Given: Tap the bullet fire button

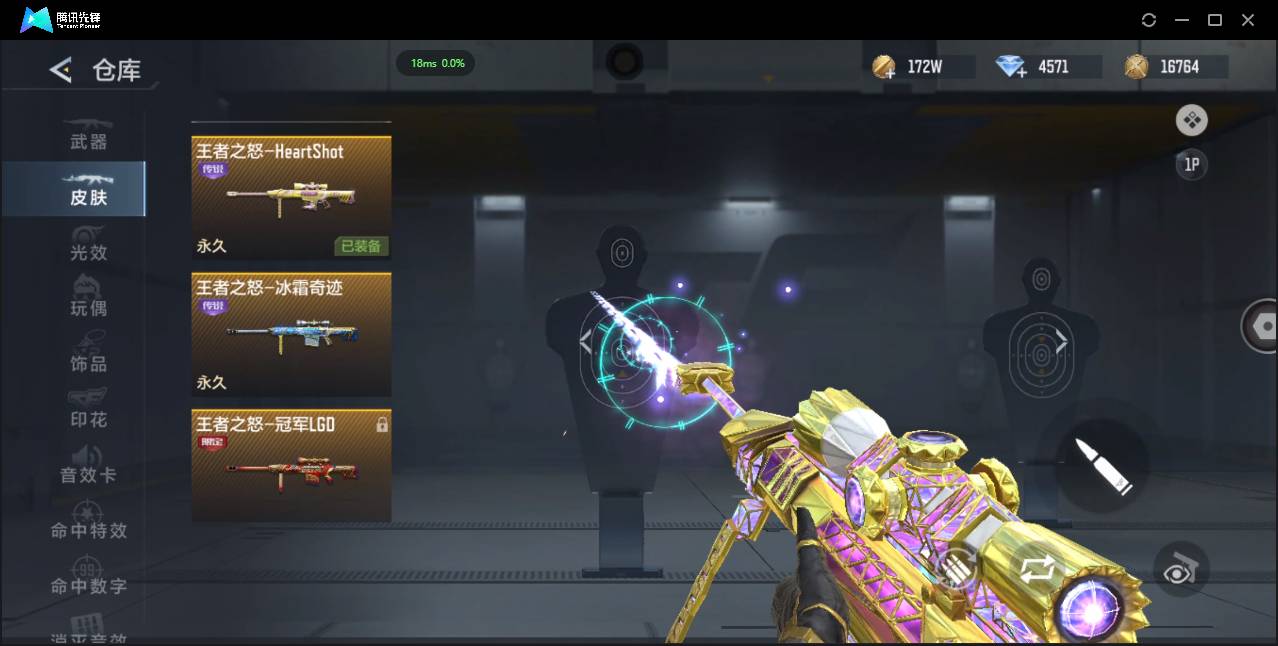Looking at the screenshot, I should 1102,465.
